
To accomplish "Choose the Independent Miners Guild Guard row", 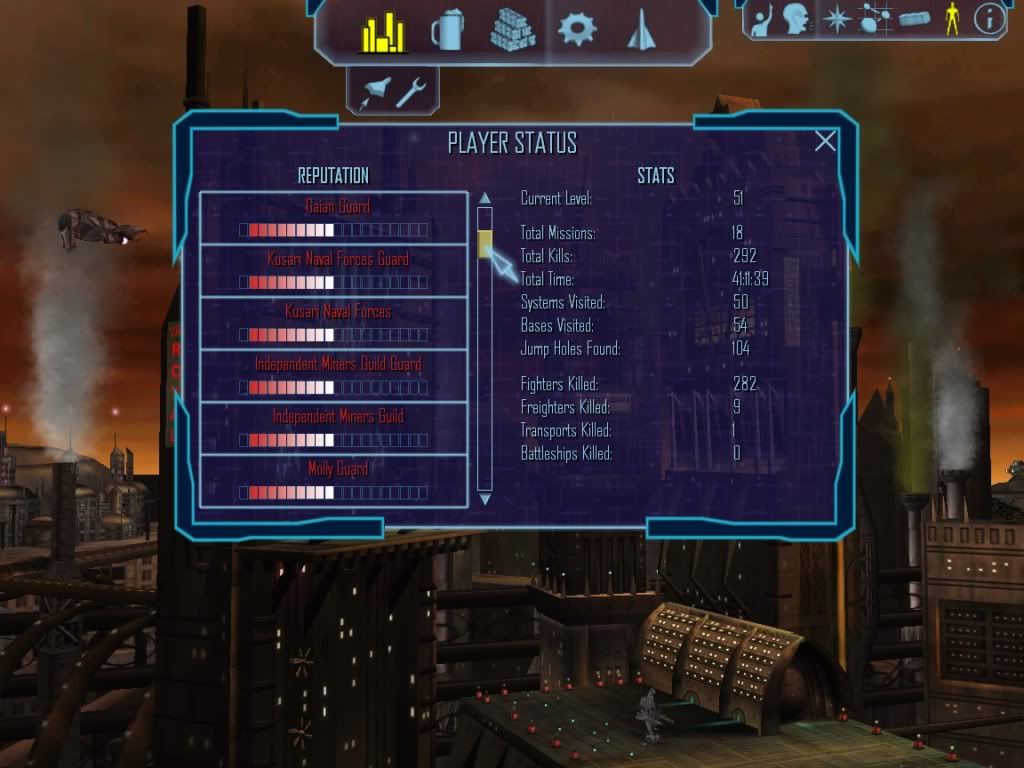I will 334,375.
